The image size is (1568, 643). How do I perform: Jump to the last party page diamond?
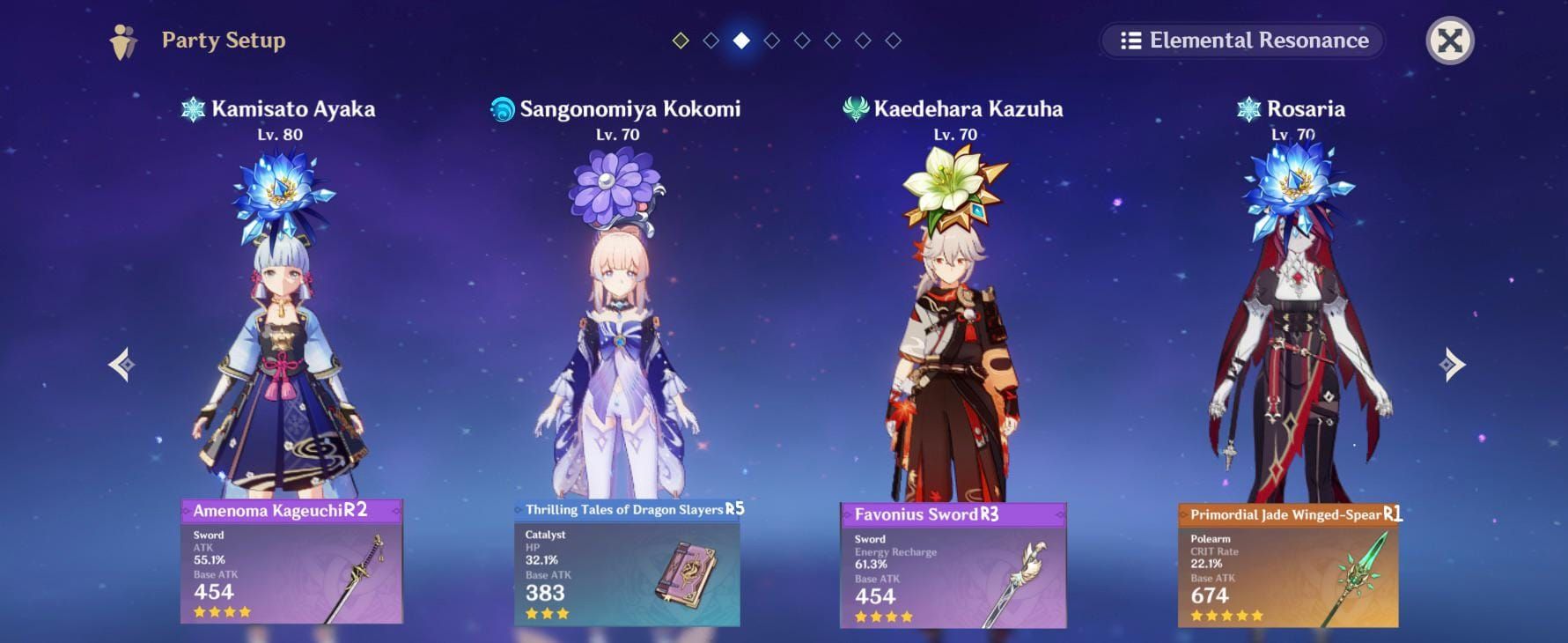(x=893, y=41)
